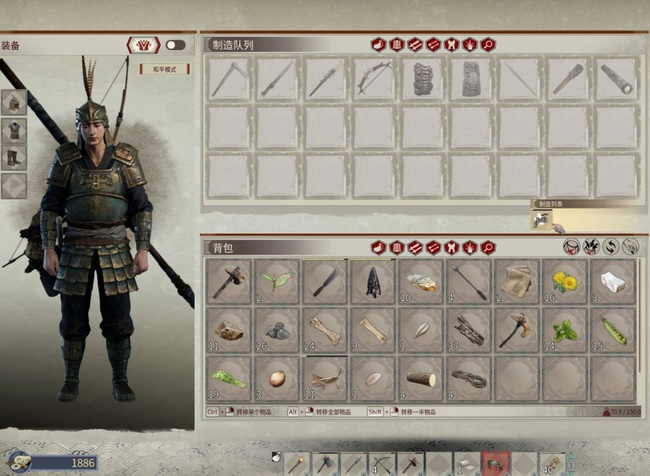Select the chest armor equipment slot
Viewport: 650px width, 476px height.
point(14,130)
